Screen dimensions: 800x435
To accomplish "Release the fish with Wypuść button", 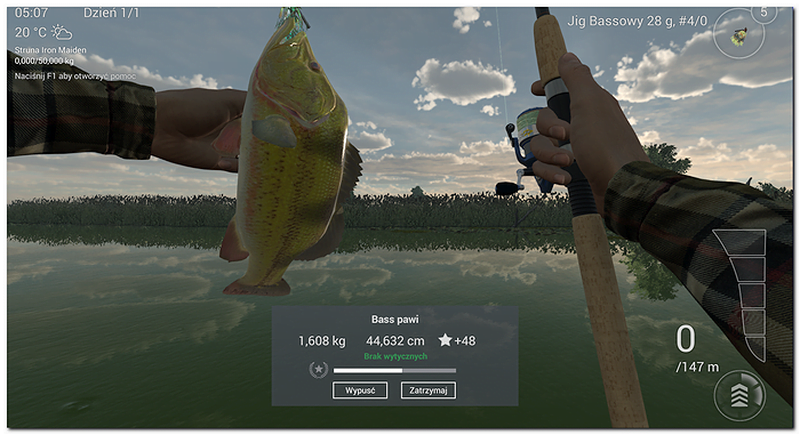I will click(360, 391).
